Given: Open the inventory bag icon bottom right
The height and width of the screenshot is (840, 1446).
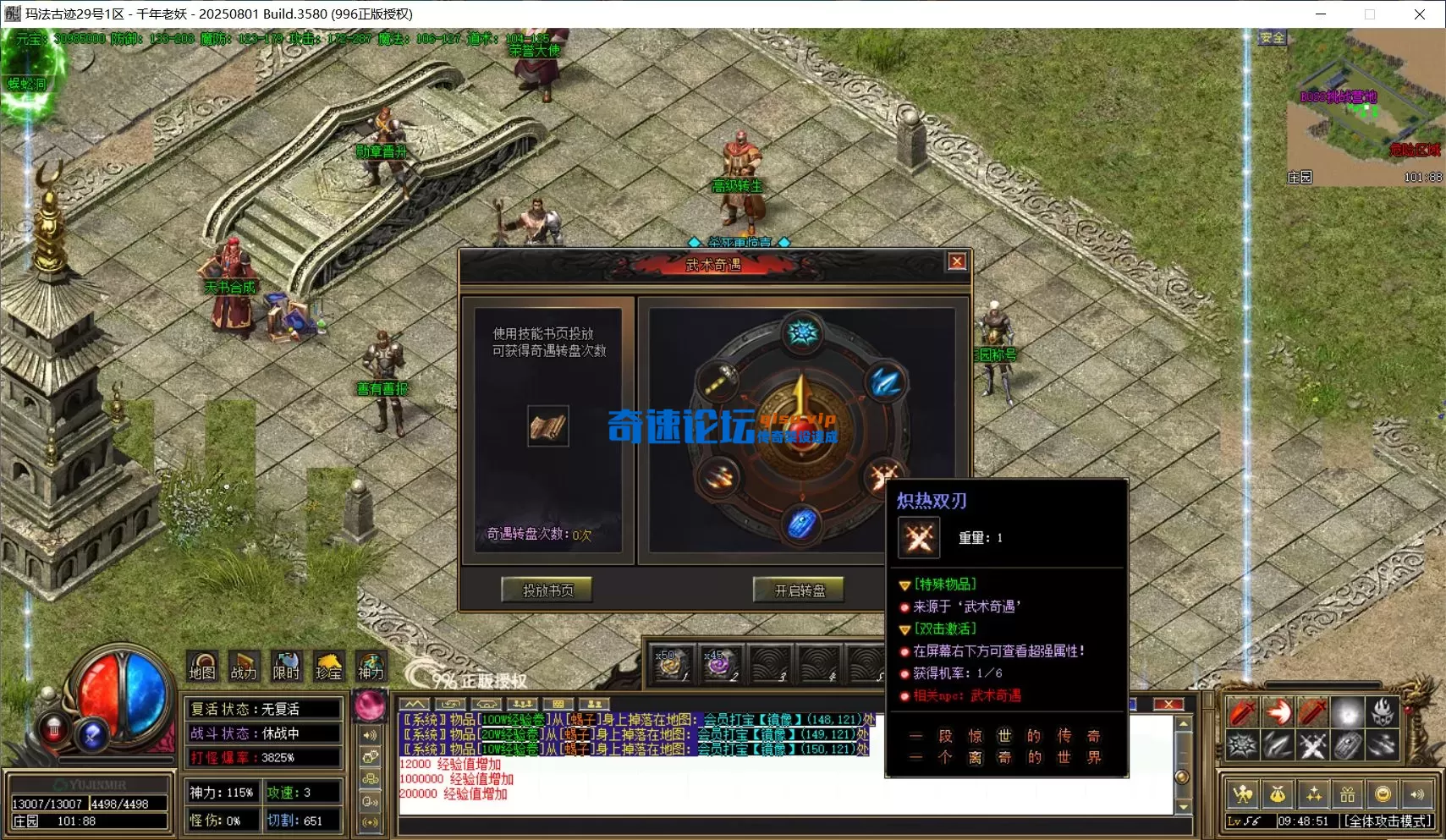Looking at the screenshot, I should [x=1277, y=793].
